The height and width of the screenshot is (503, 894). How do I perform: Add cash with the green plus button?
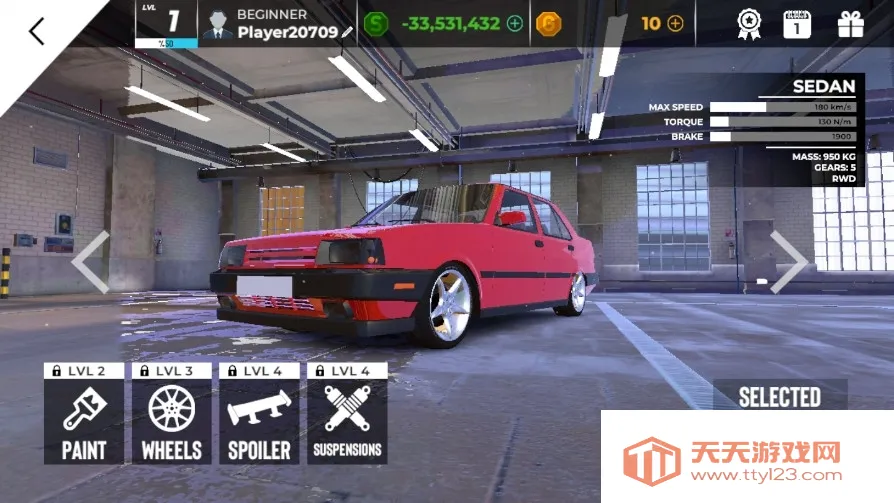click(515, 23)
